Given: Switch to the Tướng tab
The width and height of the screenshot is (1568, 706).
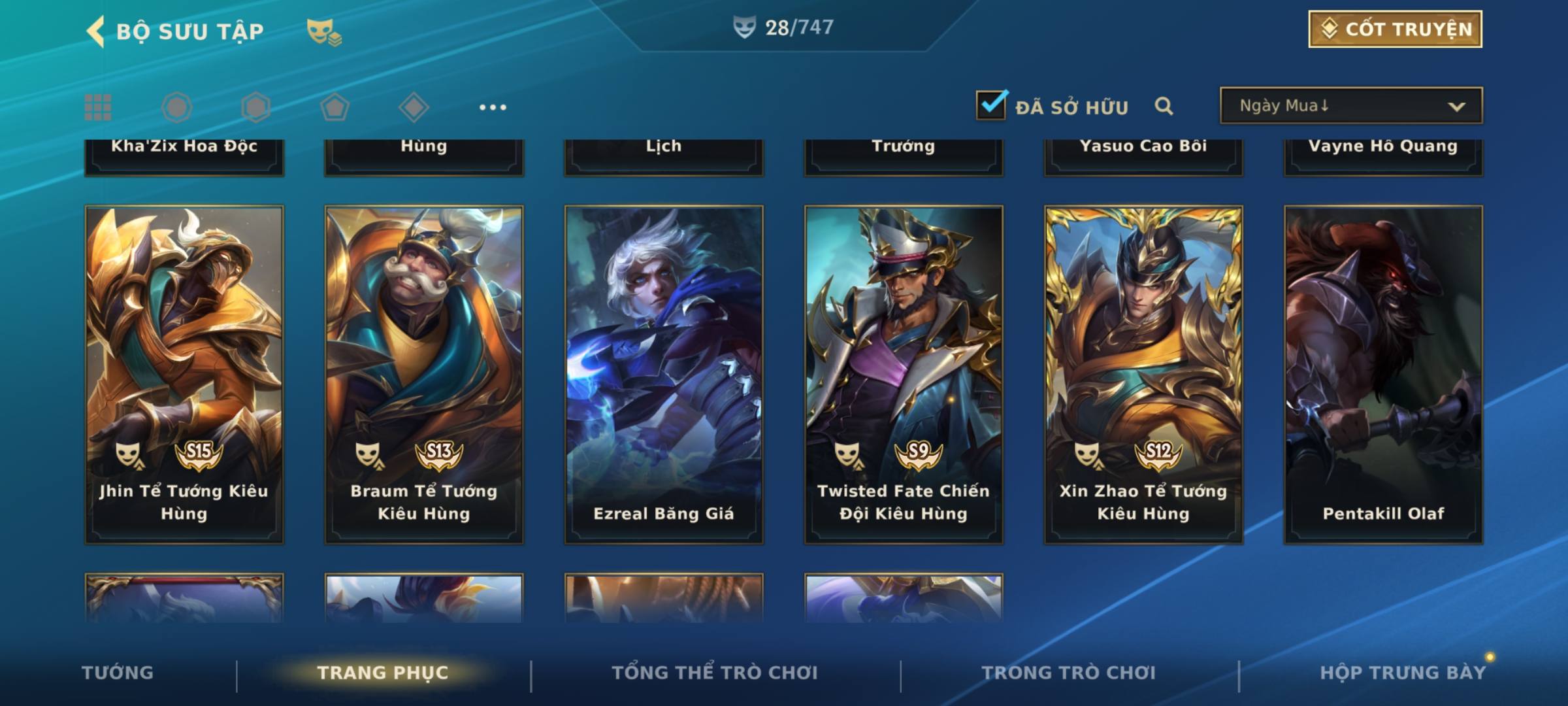Looking at the screenshot, I should [118, 673].
